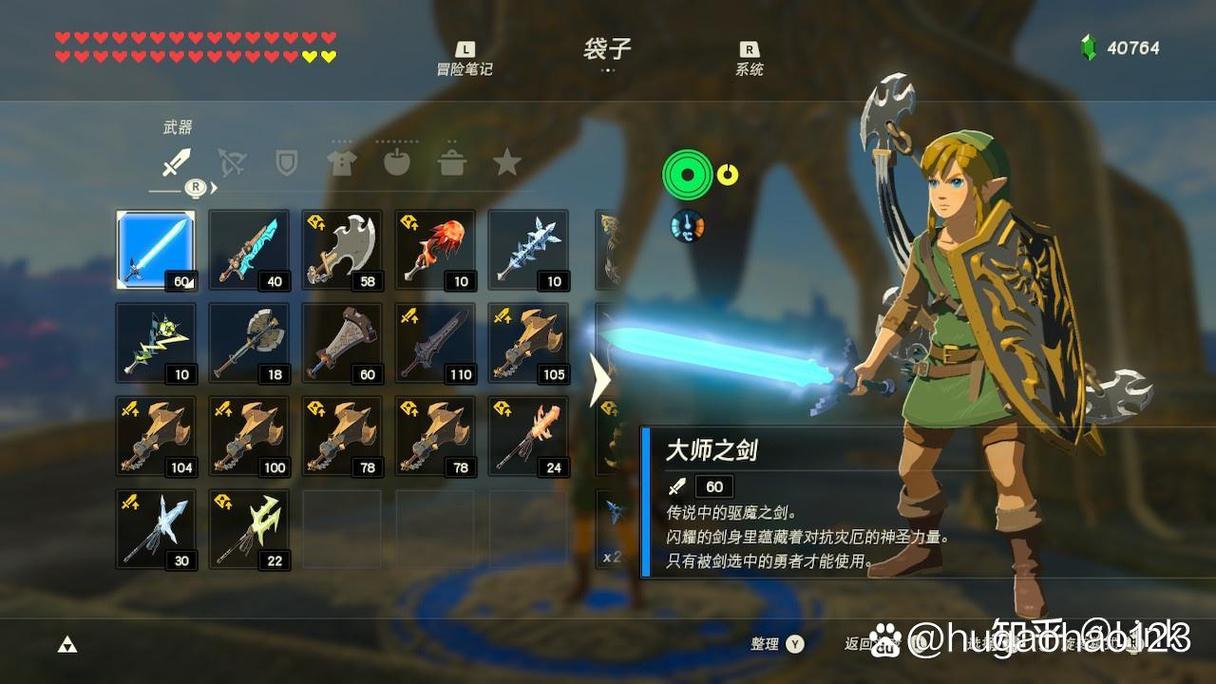Select the double axe with 18 attack

click(249, 343)
